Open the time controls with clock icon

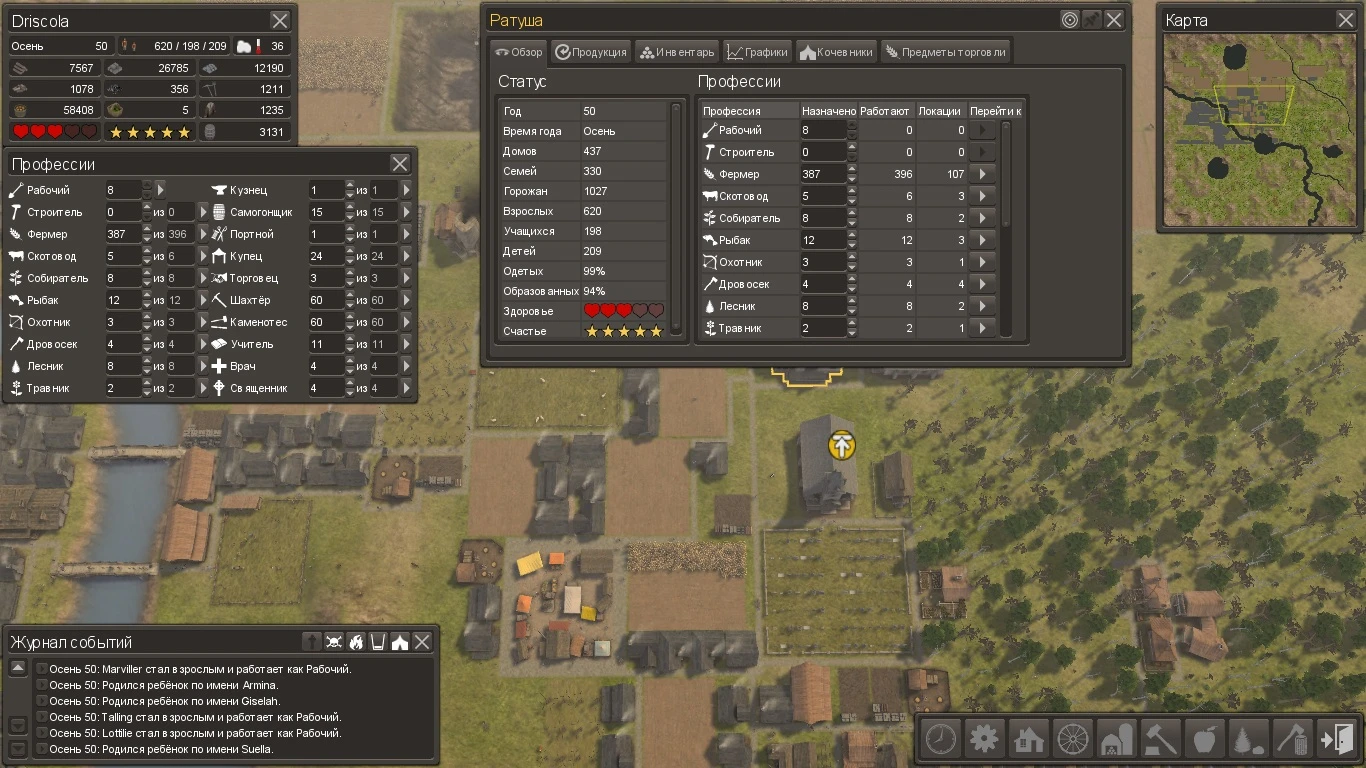941,738
